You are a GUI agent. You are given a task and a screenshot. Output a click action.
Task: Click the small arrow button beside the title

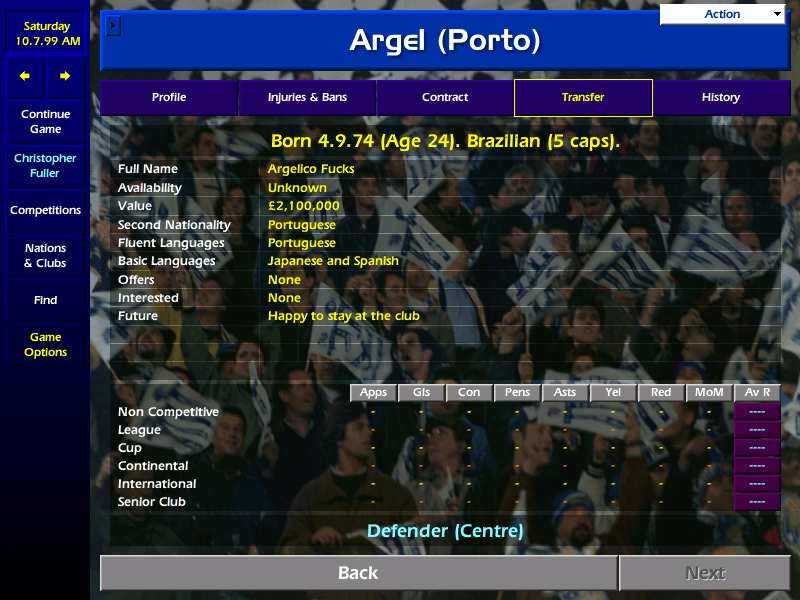113,25
